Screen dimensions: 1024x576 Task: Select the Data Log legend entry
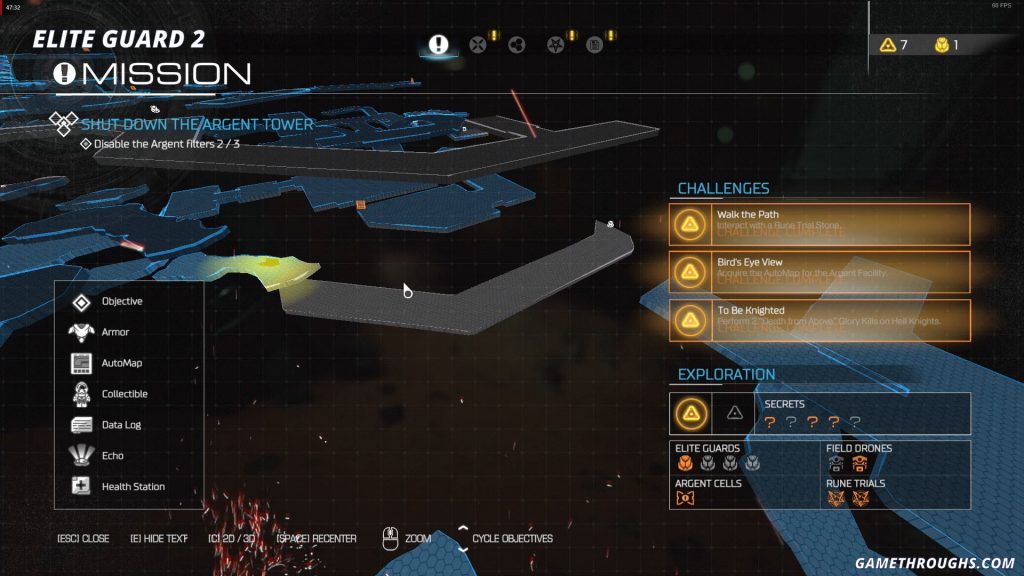[x=120, y=425]
